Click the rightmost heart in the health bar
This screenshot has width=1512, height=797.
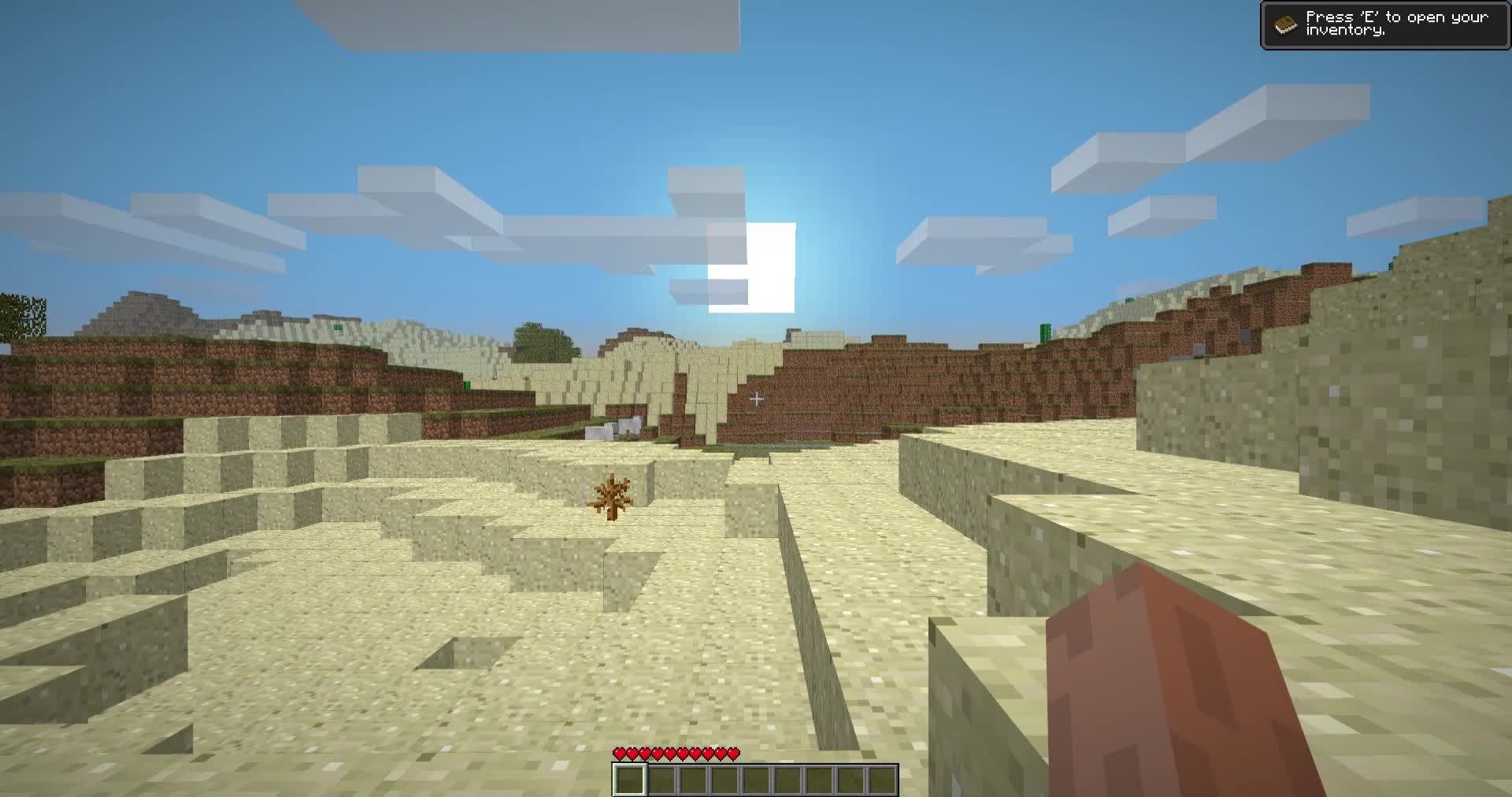(734, 754)
